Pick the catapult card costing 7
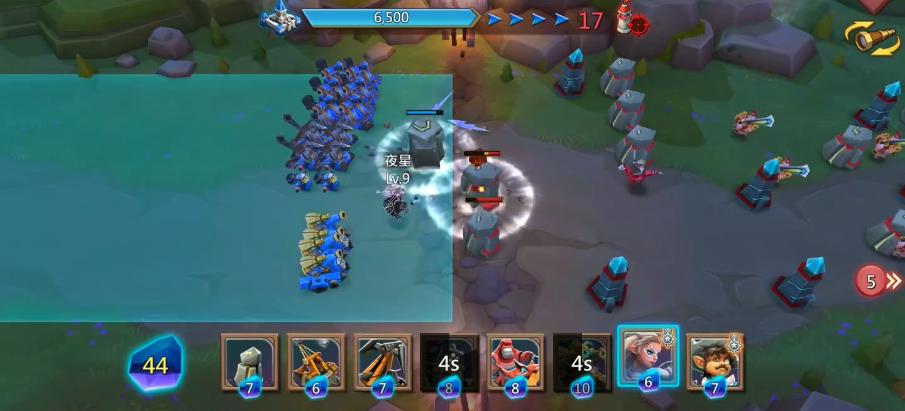The width and height of the screenshot is (905, 411). 382,361
